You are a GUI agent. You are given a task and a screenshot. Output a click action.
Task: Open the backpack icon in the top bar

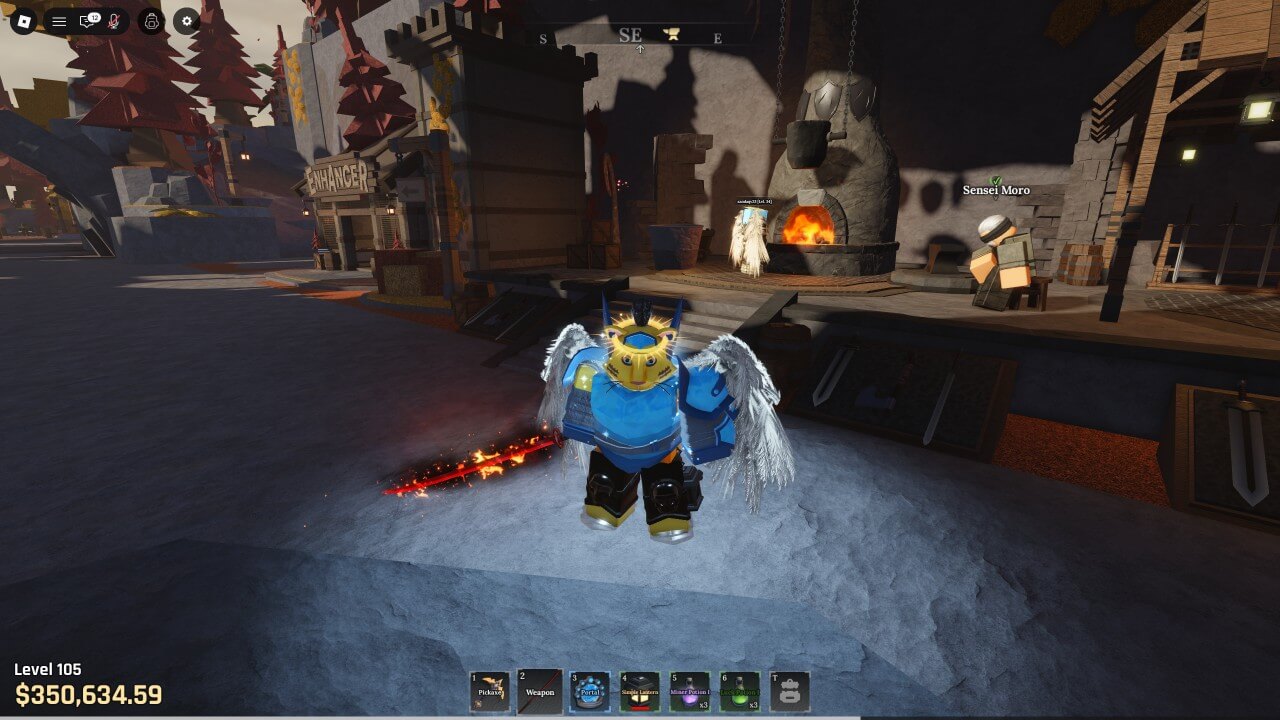(151, 21)
